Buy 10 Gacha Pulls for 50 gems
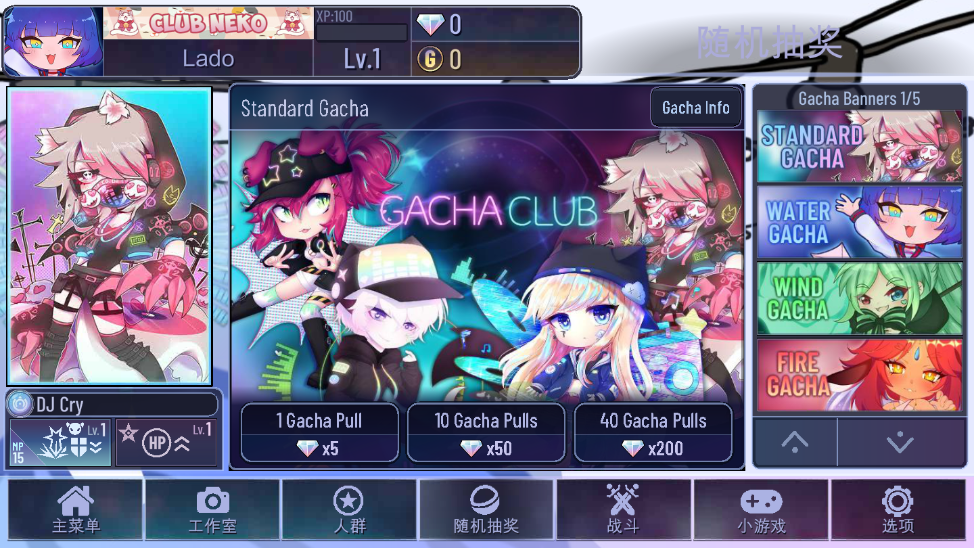Image resolution: width=974 pixels, height=548 pixels. (486, 433)
